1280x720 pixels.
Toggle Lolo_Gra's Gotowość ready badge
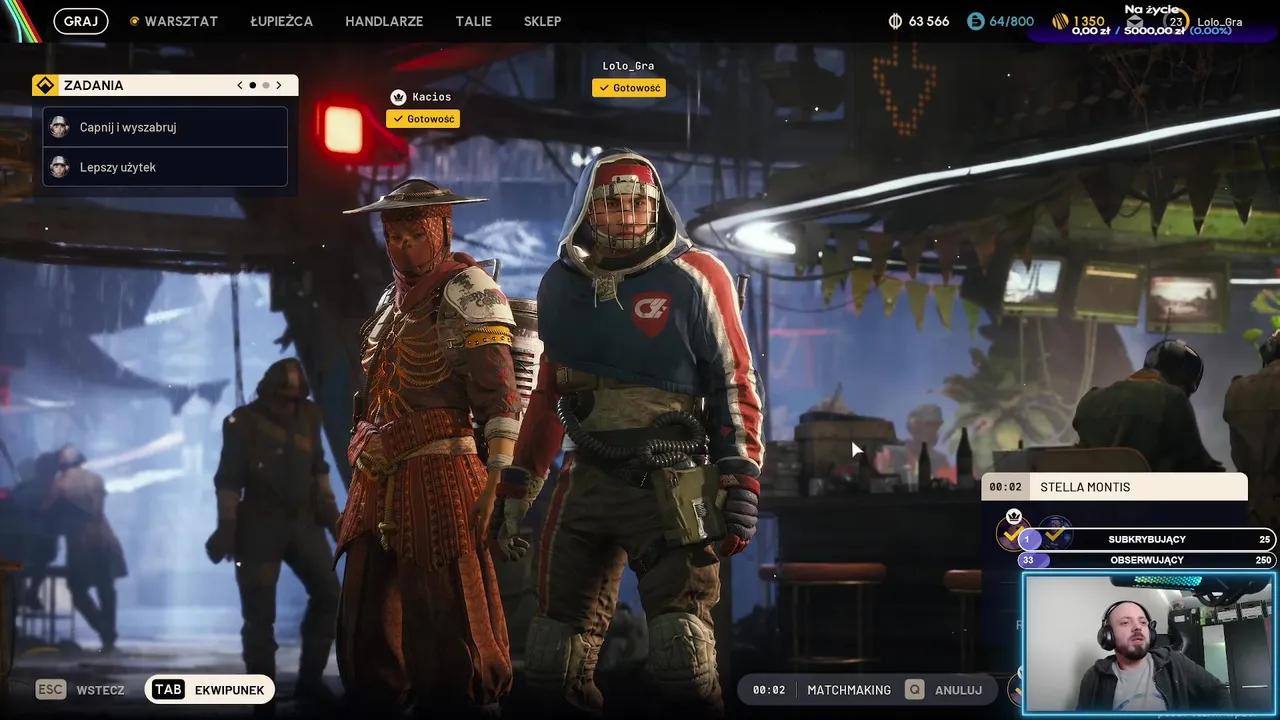(629, 87)
